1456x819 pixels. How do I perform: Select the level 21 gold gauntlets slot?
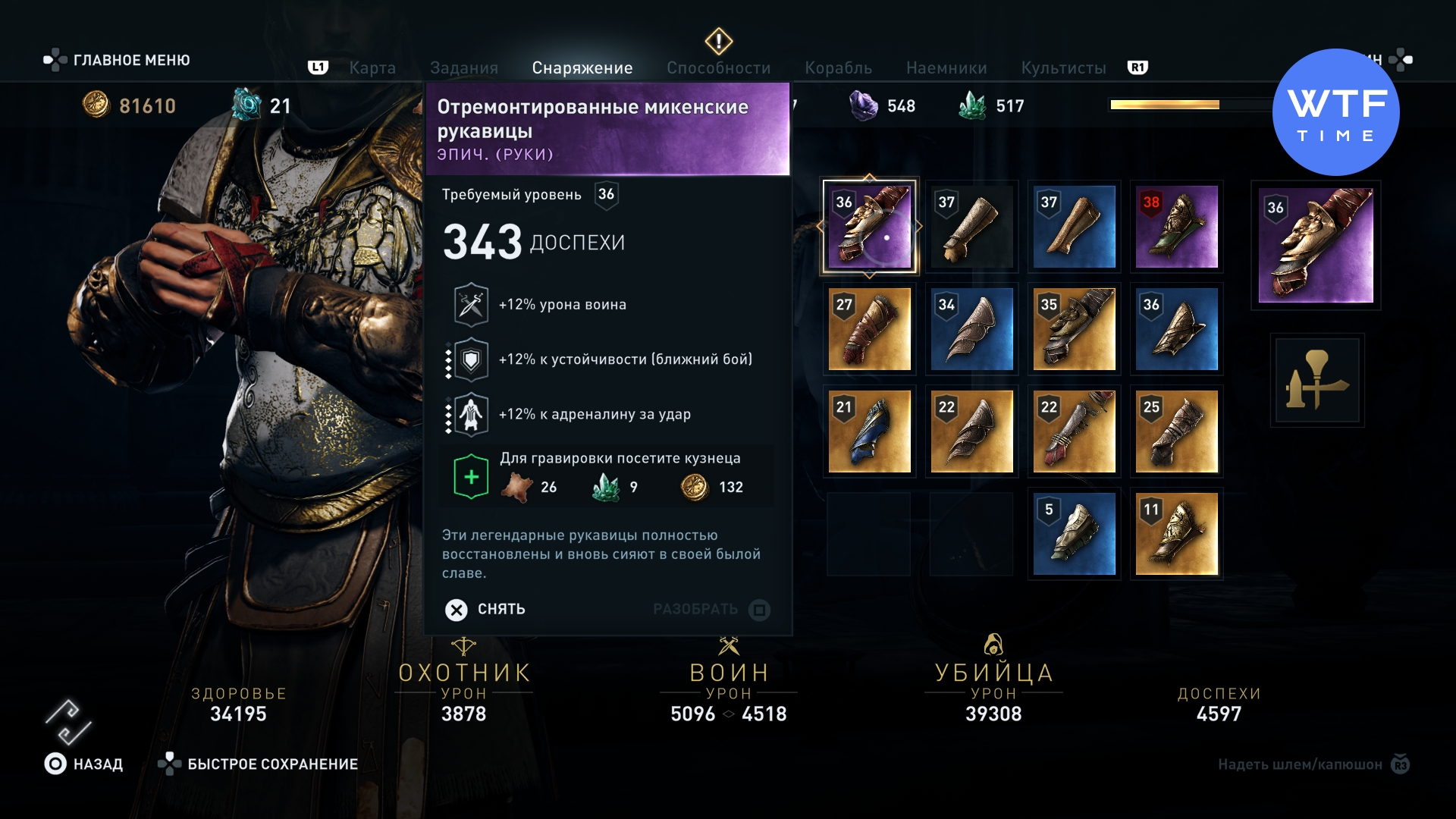point(869,431)
